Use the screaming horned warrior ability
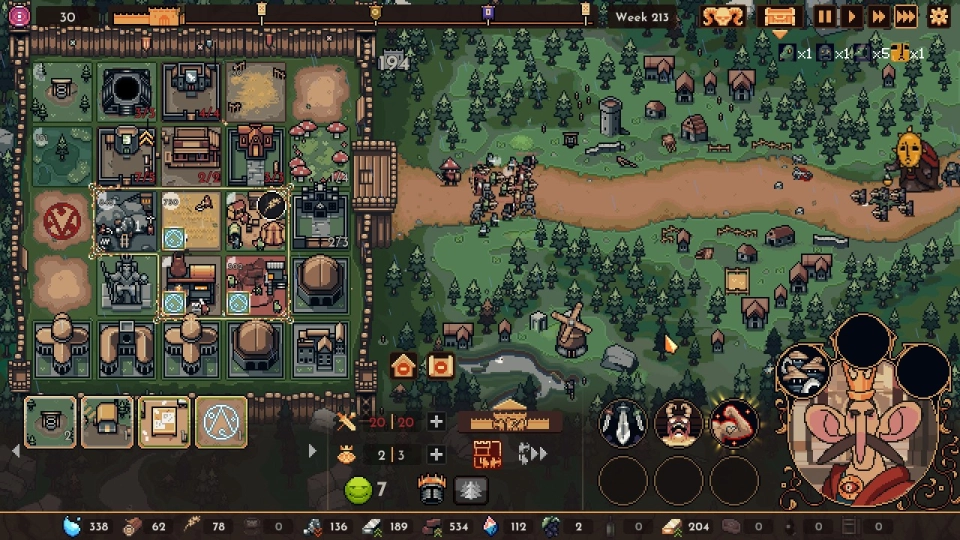Viewport: 960px width, 540px height. (x=679, y=423)
